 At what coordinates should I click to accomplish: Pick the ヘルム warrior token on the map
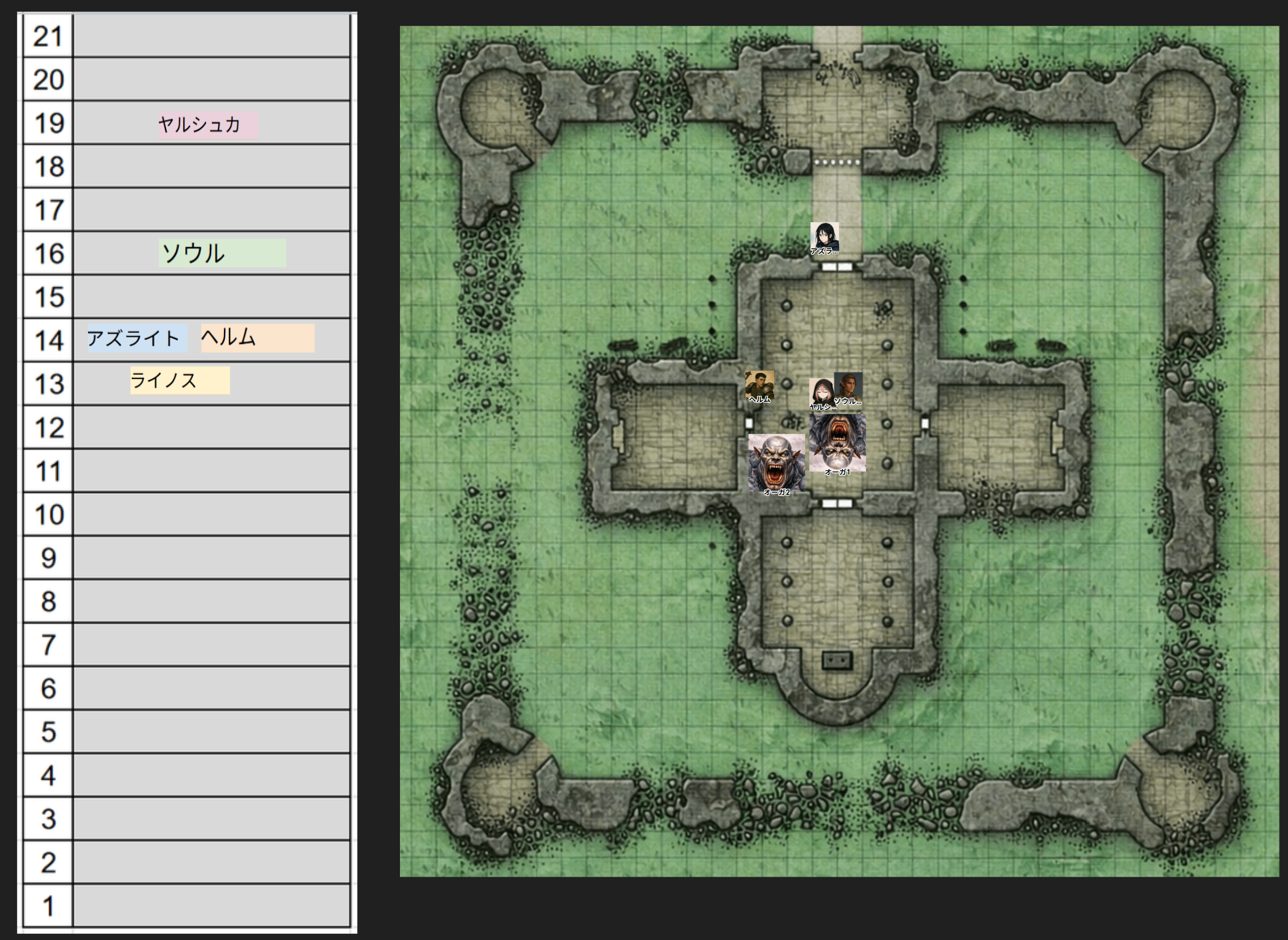[x=759, y=386]
